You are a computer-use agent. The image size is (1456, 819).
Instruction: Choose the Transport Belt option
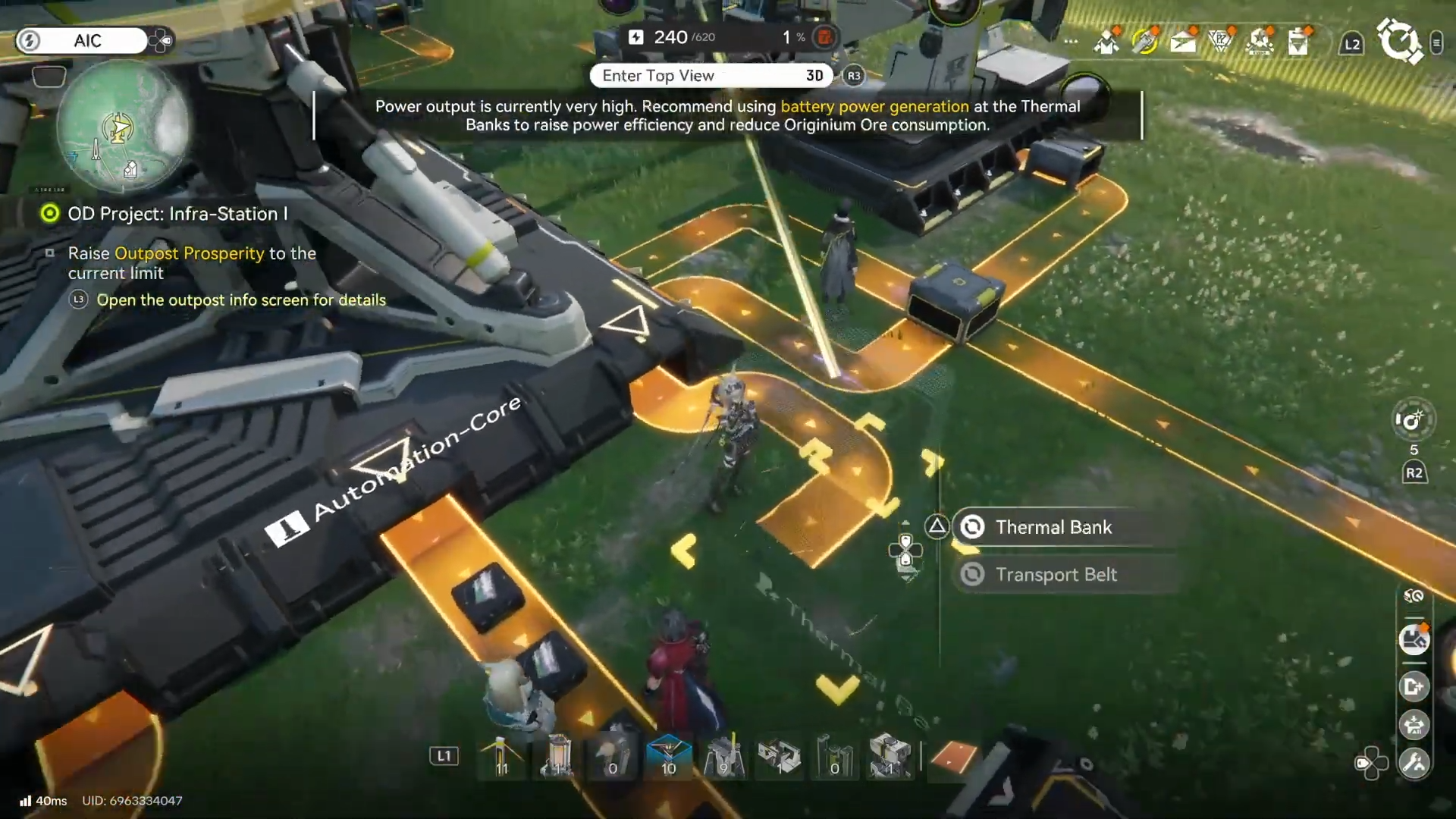coord(1056,575)
